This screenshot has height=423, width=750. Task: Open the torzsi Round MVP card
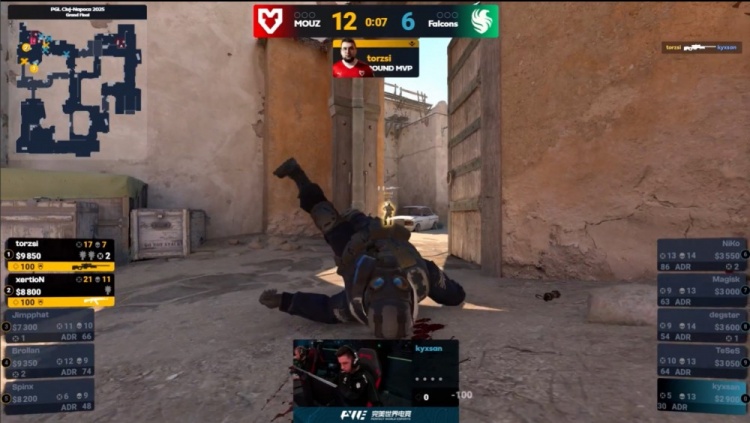[x=375, y=58]
